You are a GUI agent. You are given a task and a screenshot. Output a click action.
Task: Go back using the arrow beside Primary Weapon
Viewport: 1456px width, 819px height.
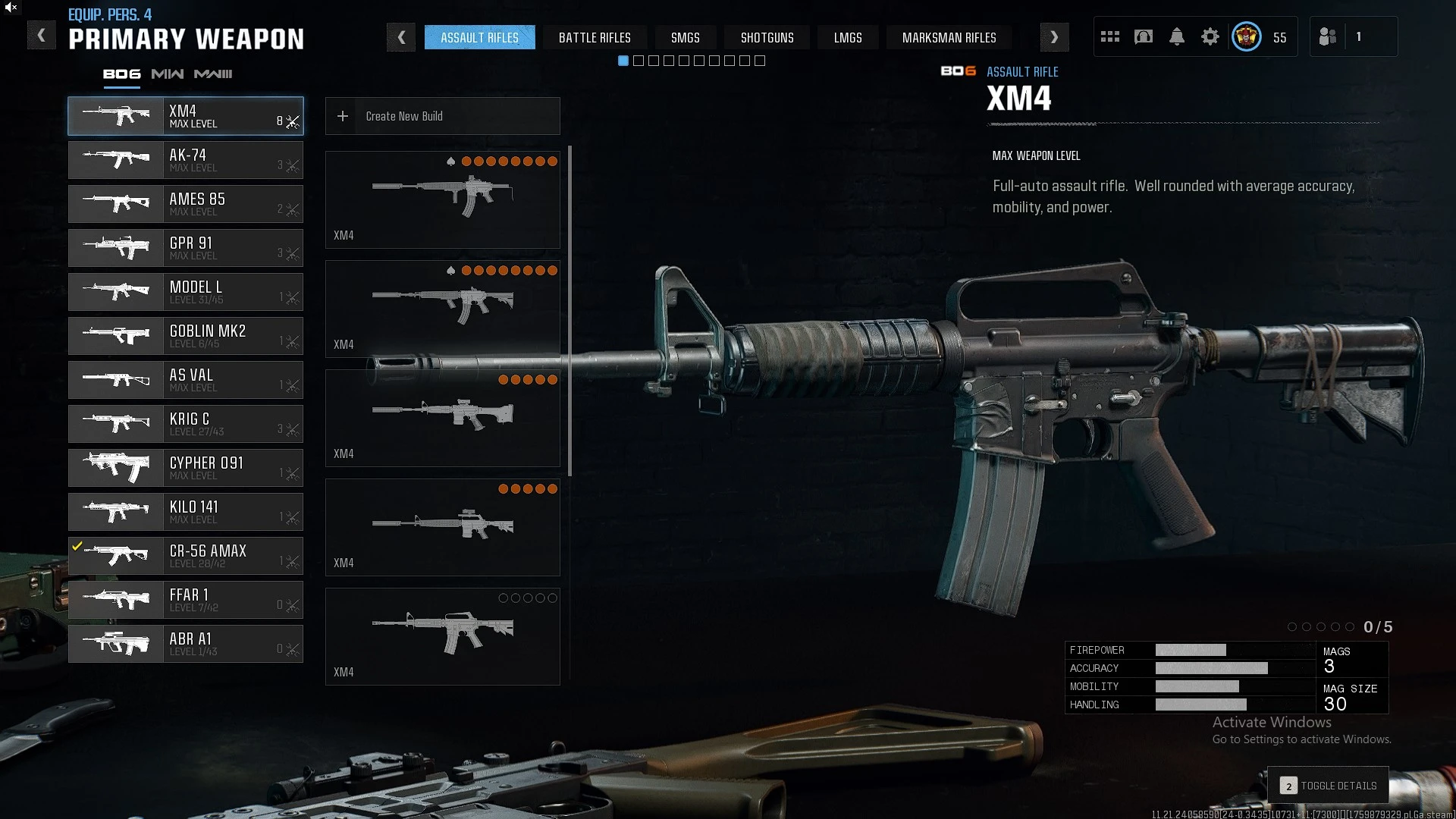point(41,36)
